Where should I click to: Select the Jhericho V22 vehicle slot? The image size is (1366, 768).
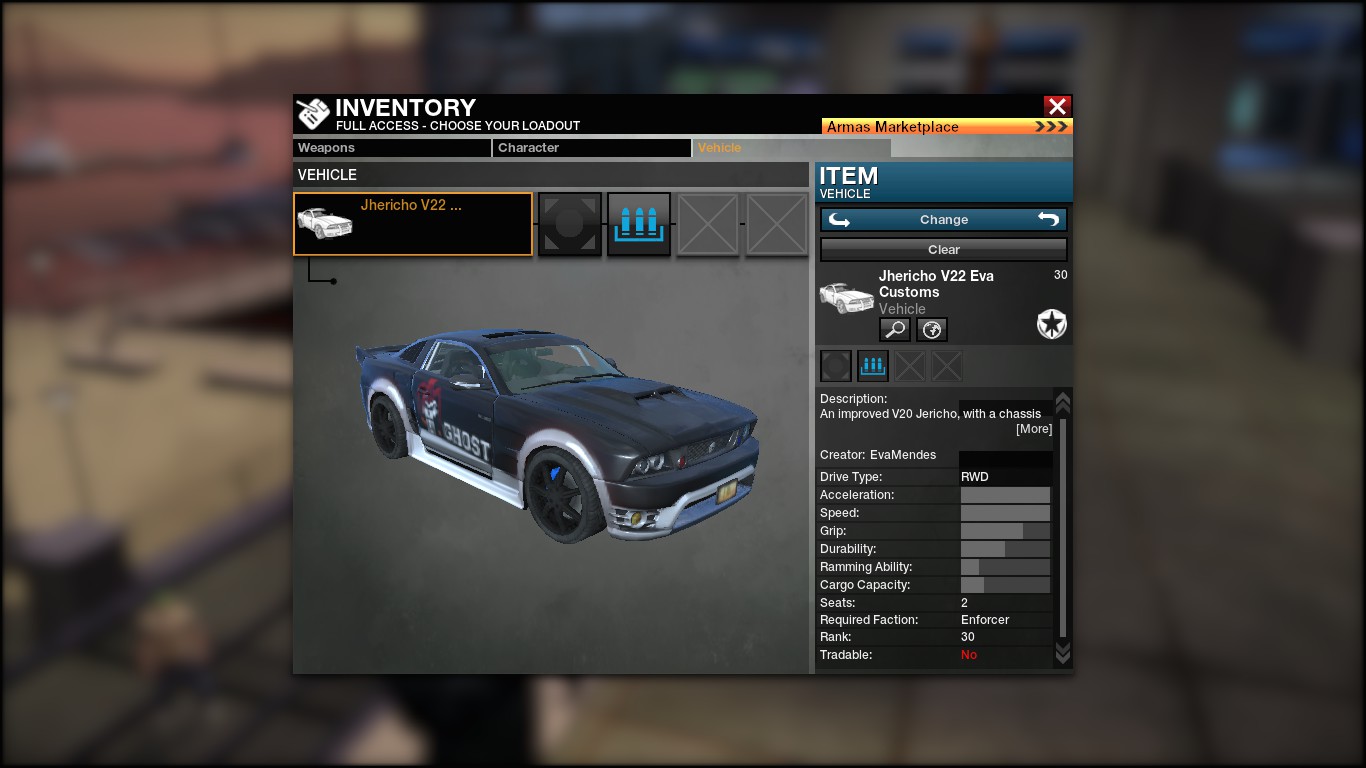[x=413, y=224]
